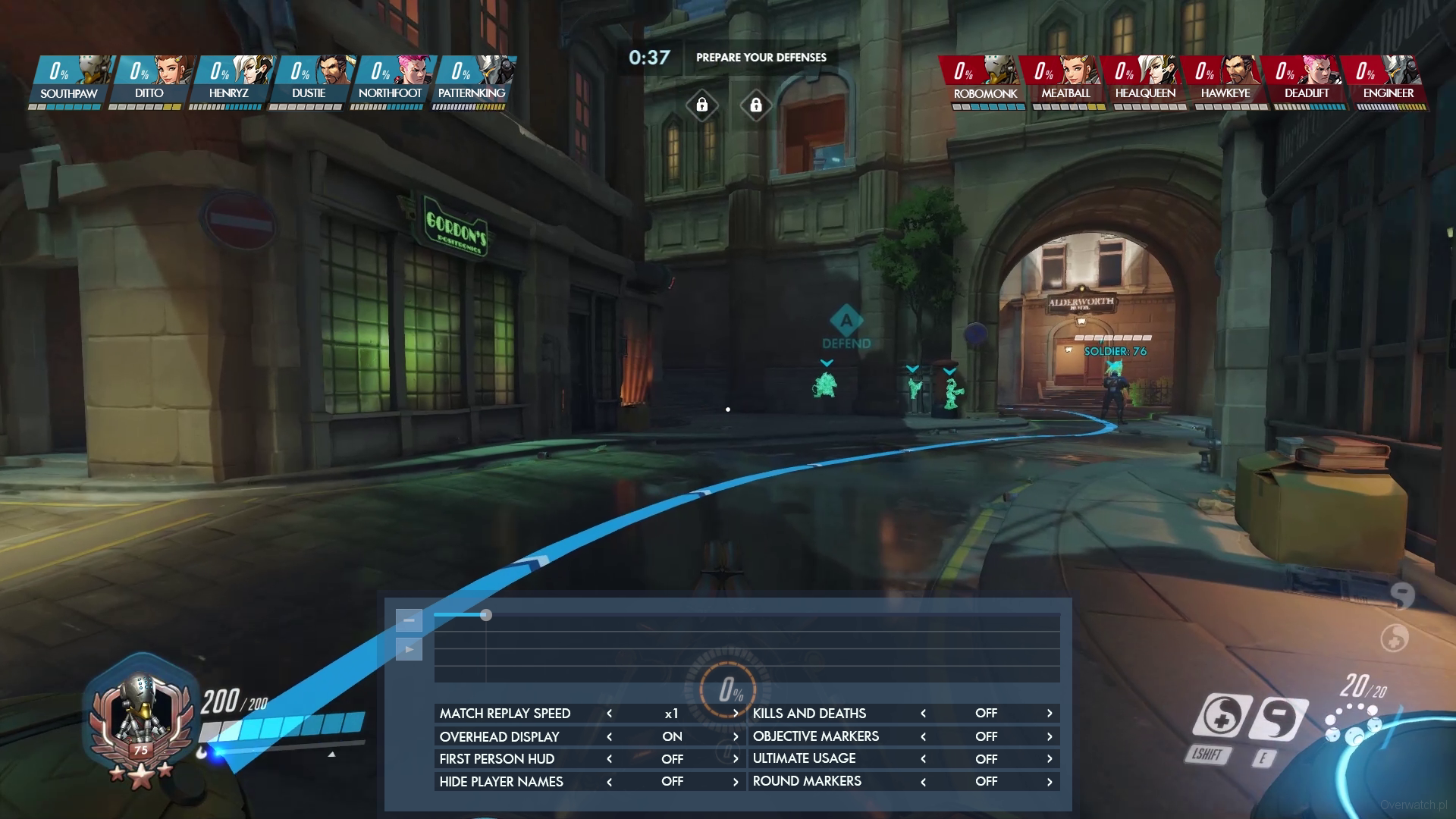Viewport: 1456px width, 819px height.
Task: Collapse the replay panel with the minus button
Action: [x=409, y=620]
